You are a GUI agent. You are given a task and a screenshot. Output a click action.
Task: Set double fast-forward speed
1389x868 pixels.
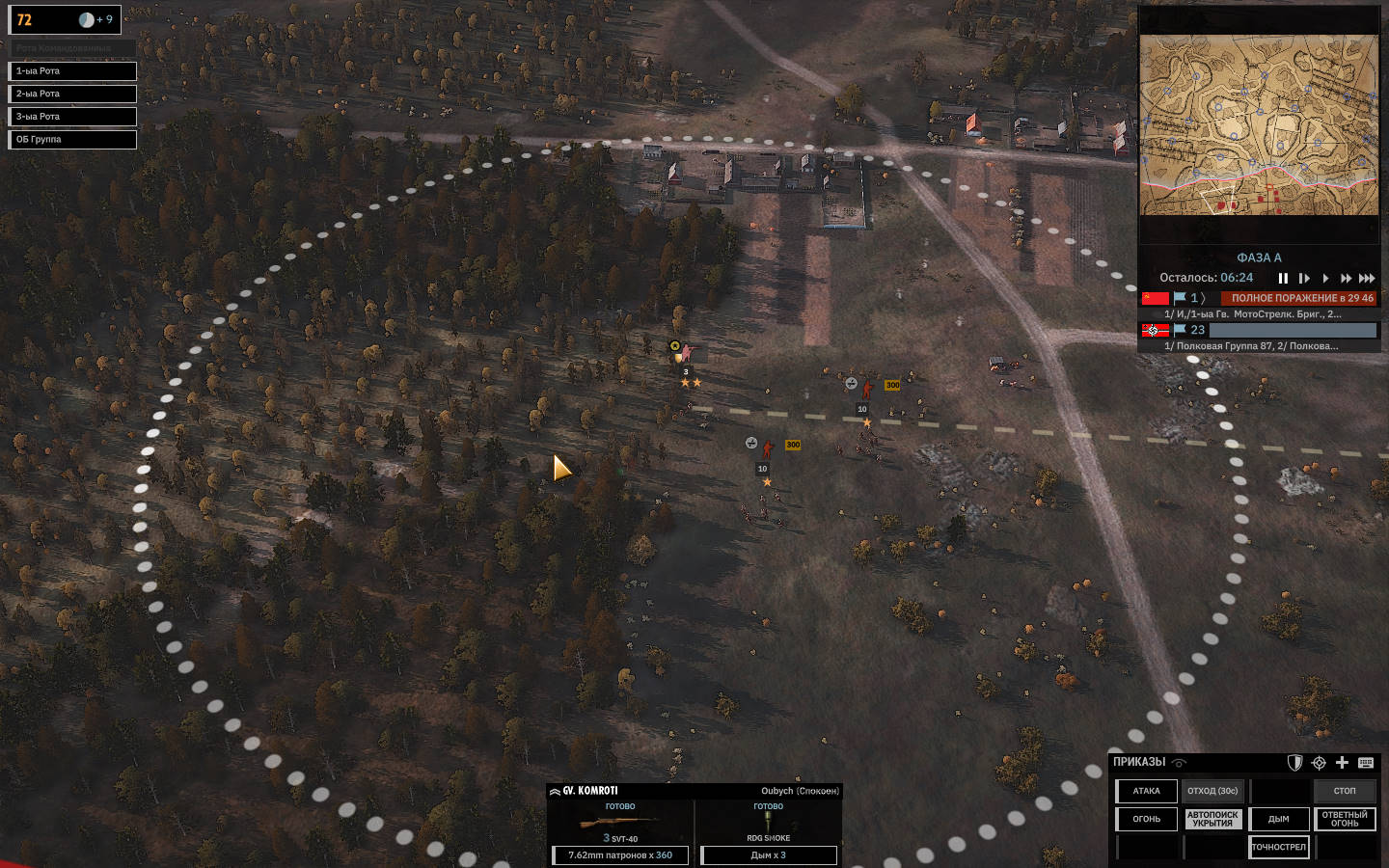1346,279
